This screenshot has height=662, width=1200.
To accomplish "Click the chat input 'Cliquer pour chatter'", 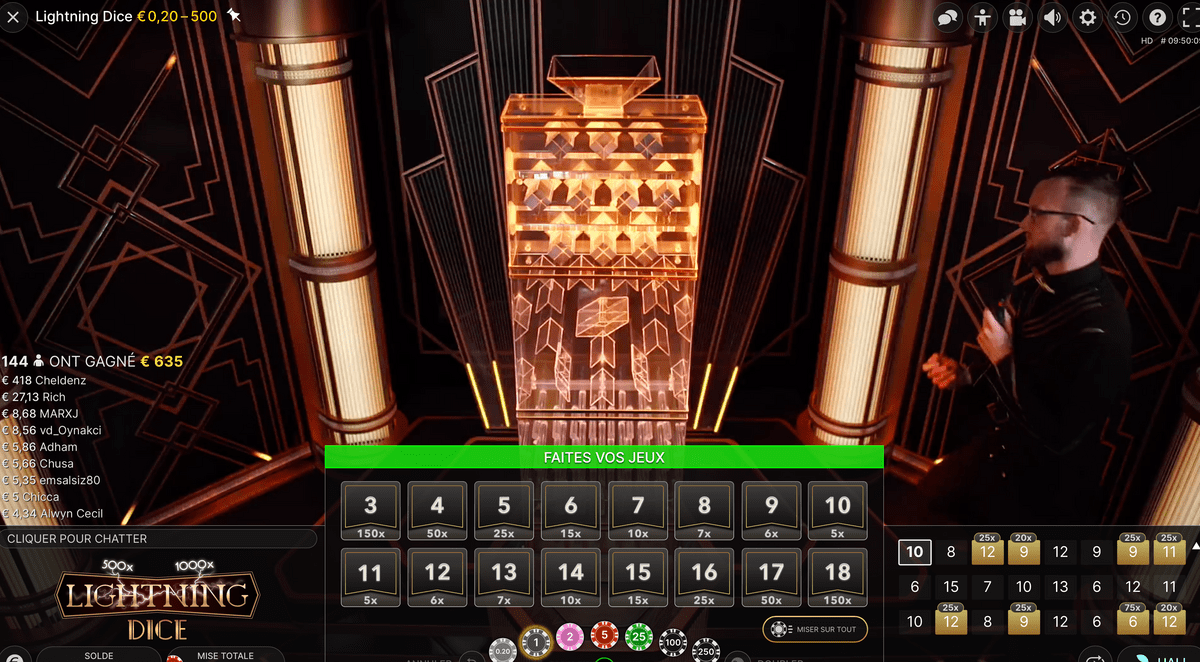I will click(x=160, y=538).
